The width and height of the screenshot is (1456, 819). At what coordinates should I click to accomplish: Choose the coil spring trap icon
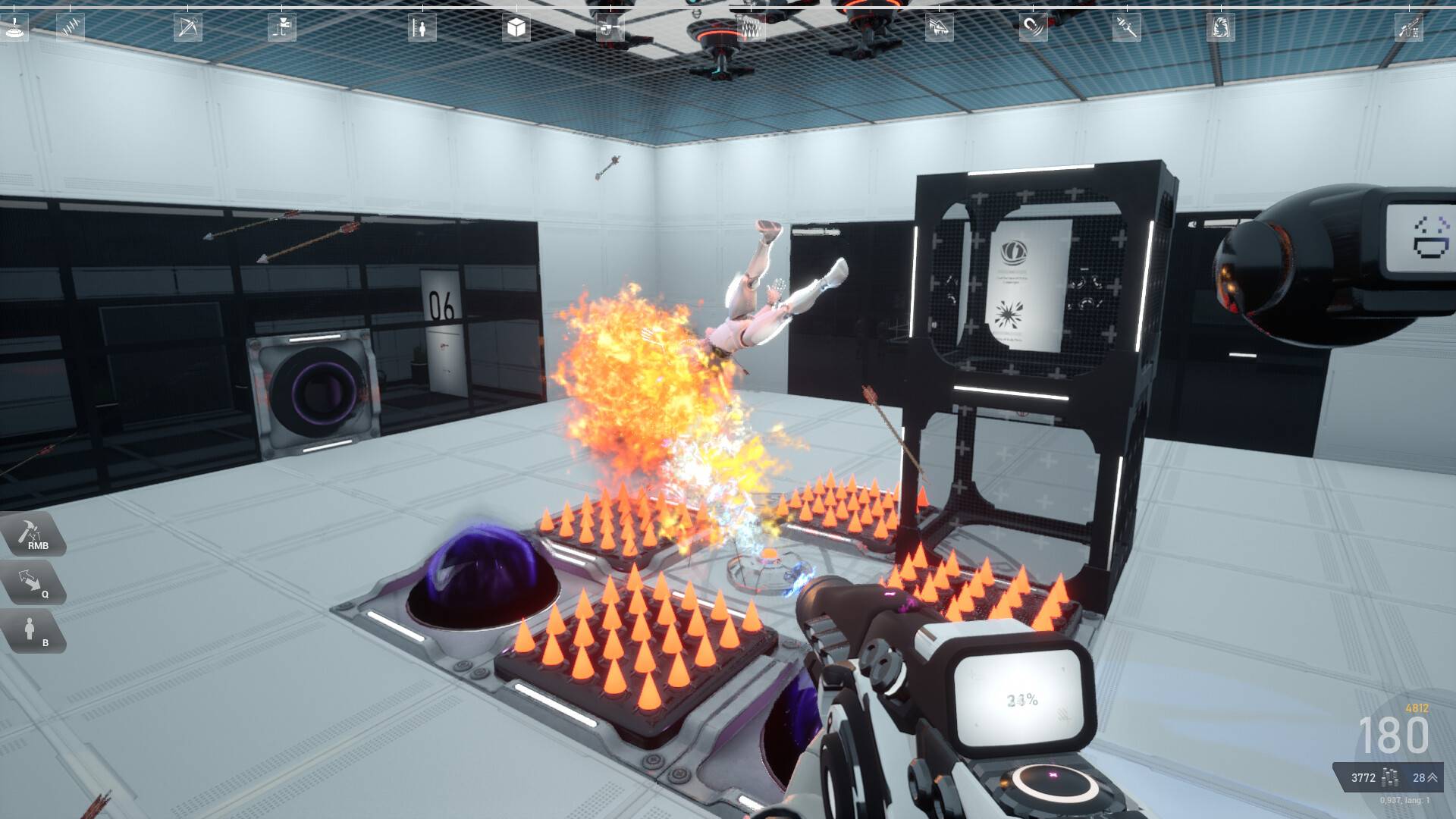[71, 28]
